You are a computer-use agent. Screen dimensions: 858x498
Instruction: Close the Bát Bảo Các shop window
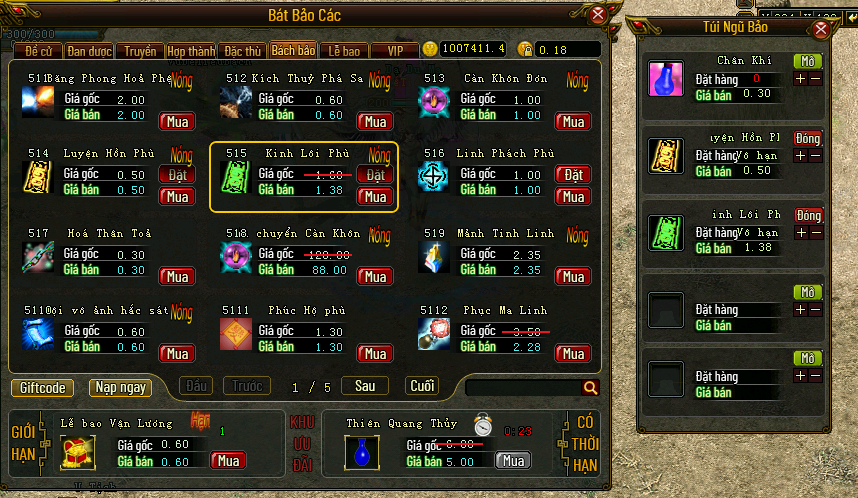(598, 14)
